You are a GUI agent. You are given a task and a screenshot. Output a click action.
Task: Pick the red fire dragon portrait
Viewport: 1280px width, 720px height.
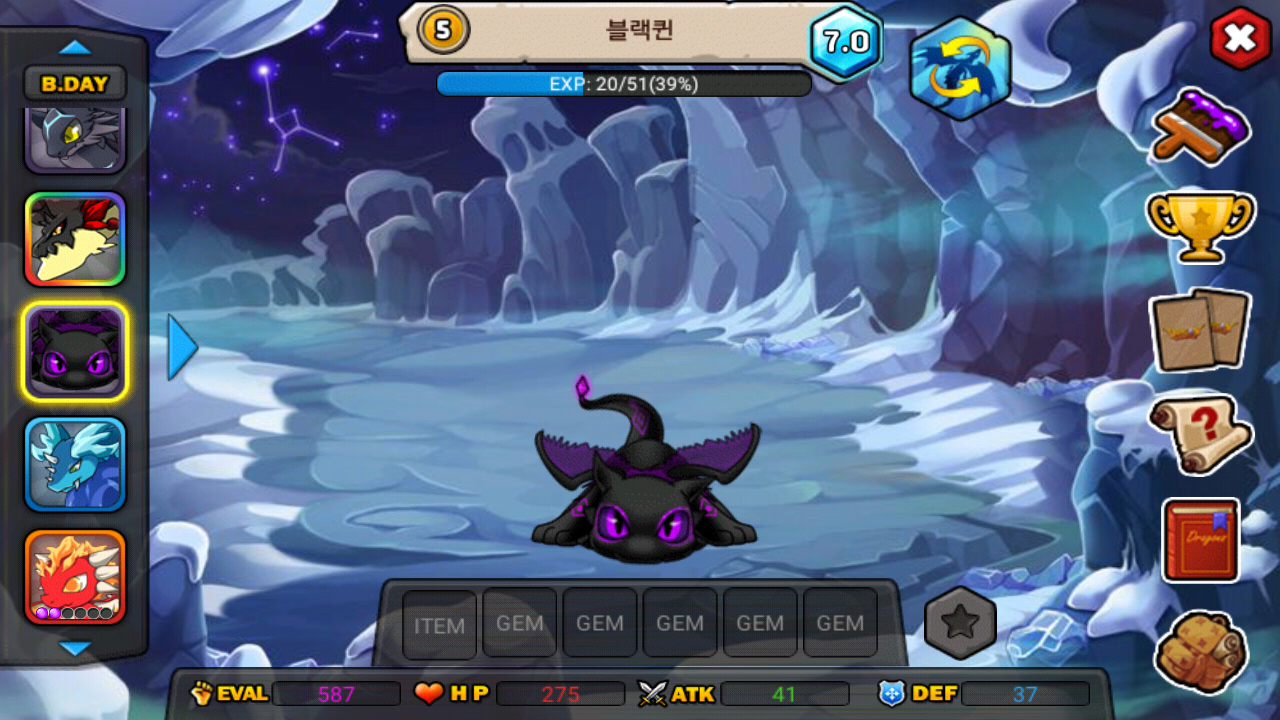point(75,576)
